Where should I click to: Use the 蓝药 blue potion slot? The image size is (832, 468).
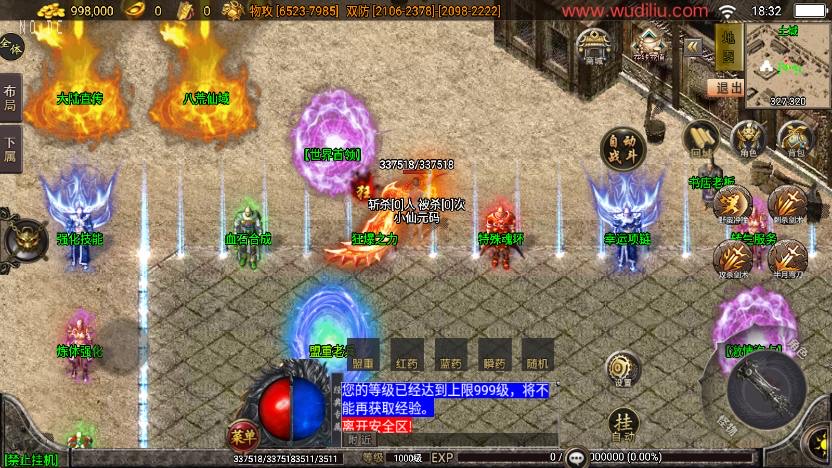point(451,354)
